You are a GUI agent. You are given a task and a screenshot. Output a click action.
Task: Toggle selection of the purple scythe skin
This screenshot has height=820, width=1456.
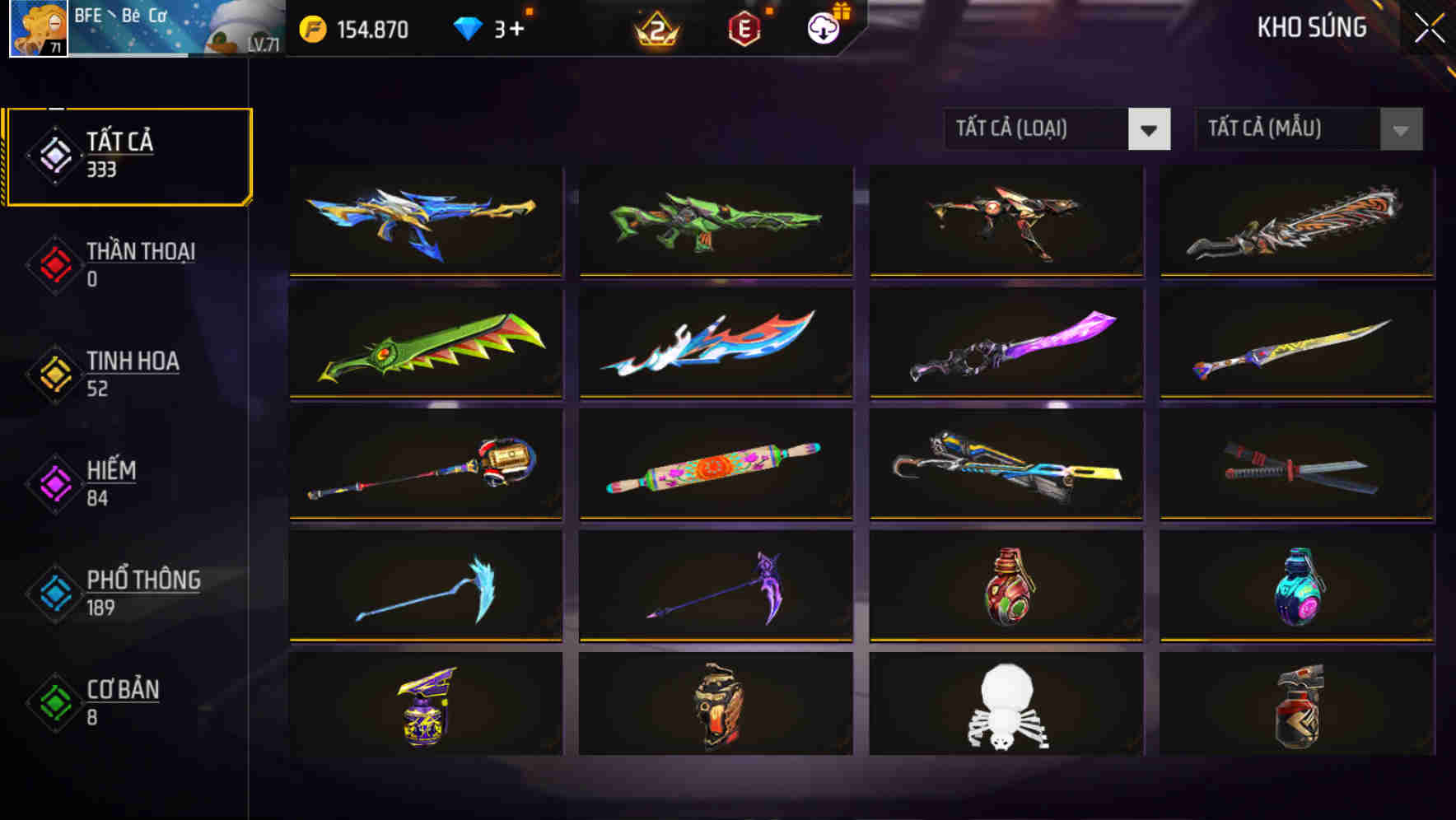coord(715,586)
